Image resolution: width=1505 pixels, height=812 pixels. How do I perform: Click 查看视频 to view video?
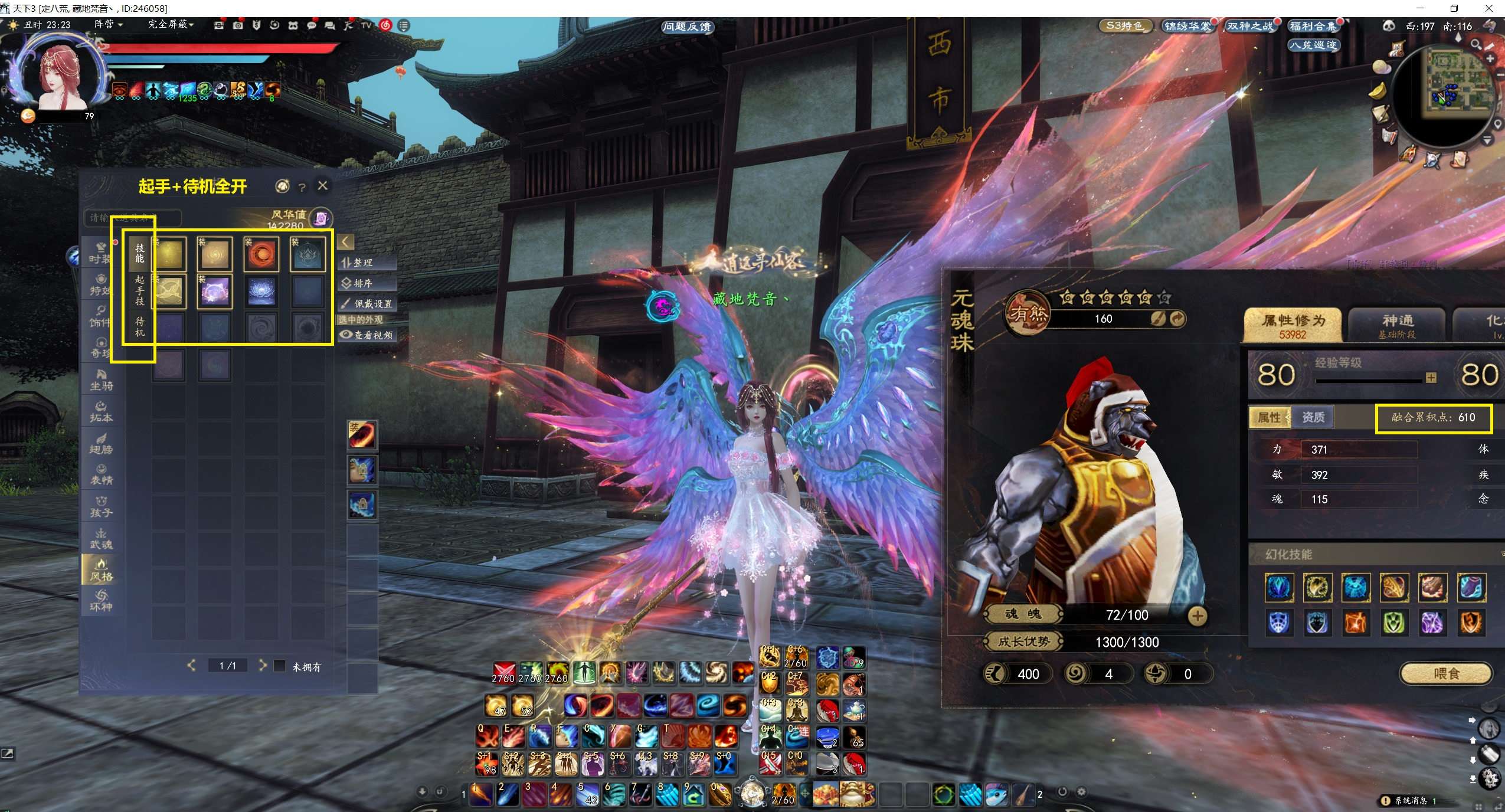[367, 335]
